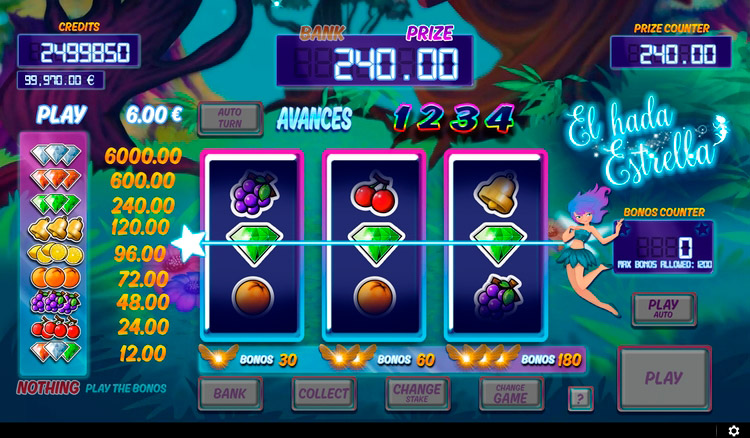Open the CHANGE GAME option

(511, 393)
